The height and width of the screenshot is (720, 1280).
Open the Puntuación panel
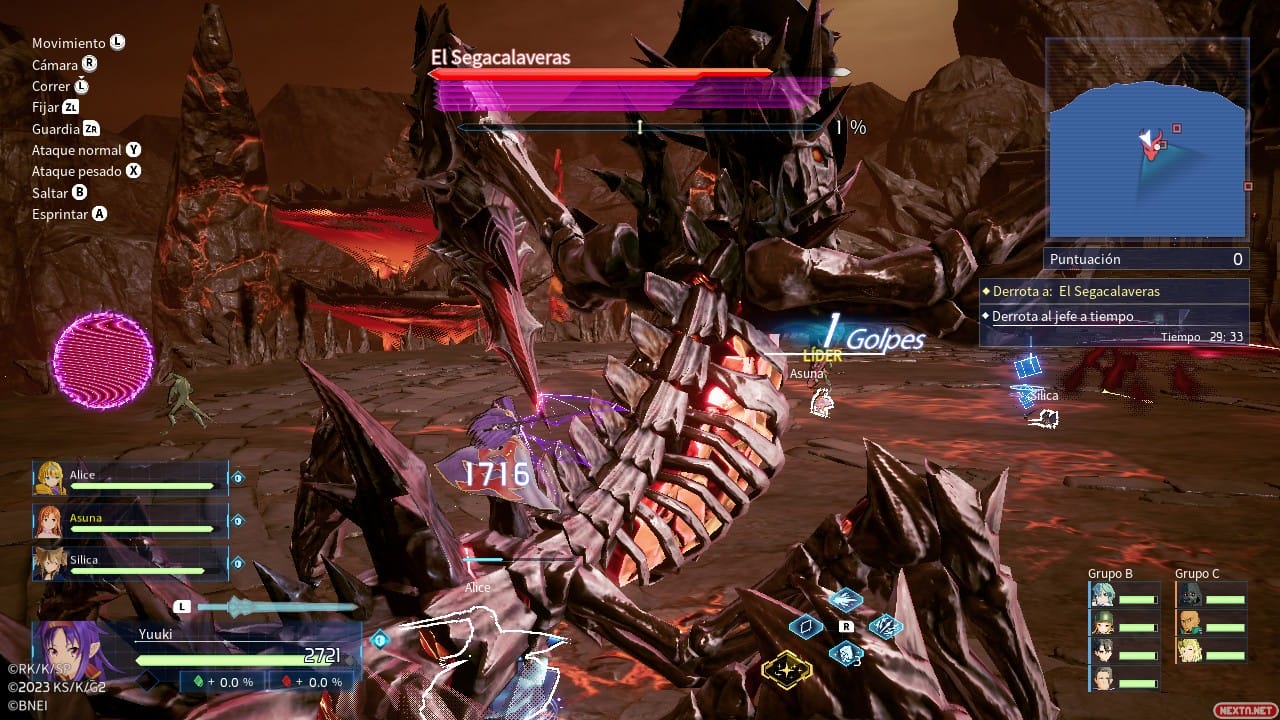pyautogui.click(x=1146, y=258)
